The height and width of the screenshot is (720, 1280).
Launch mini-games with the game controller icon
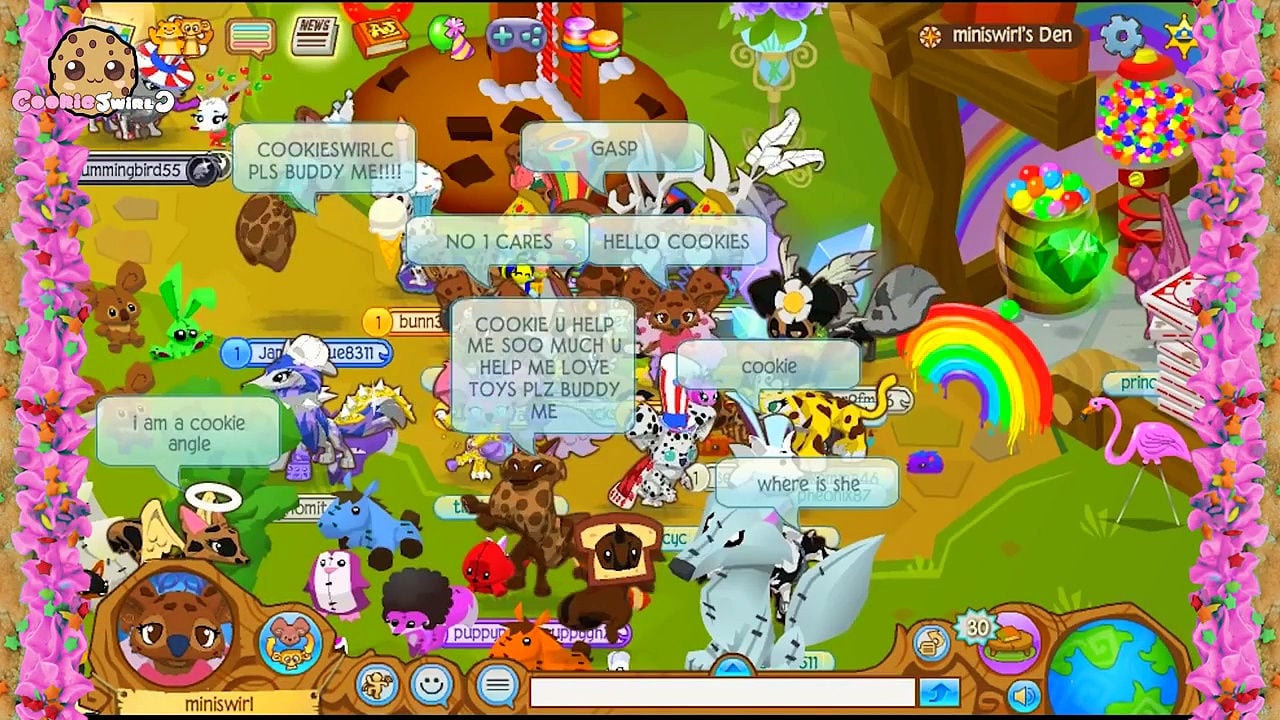516,35
